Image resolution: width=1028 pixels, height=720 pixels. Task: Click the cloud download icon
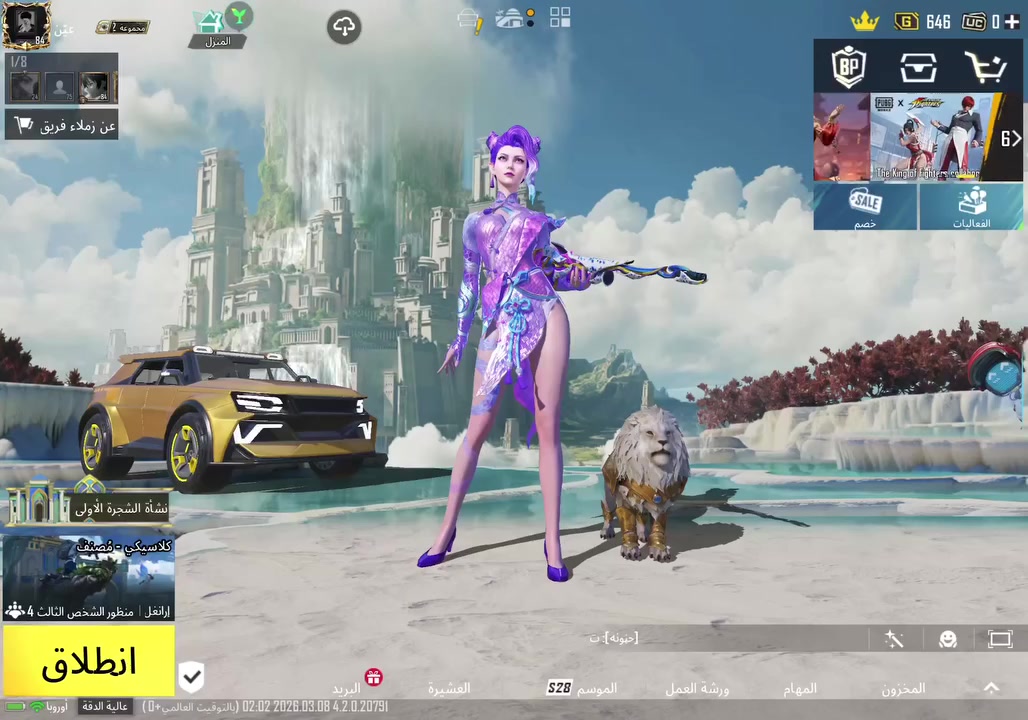[344, 27]
